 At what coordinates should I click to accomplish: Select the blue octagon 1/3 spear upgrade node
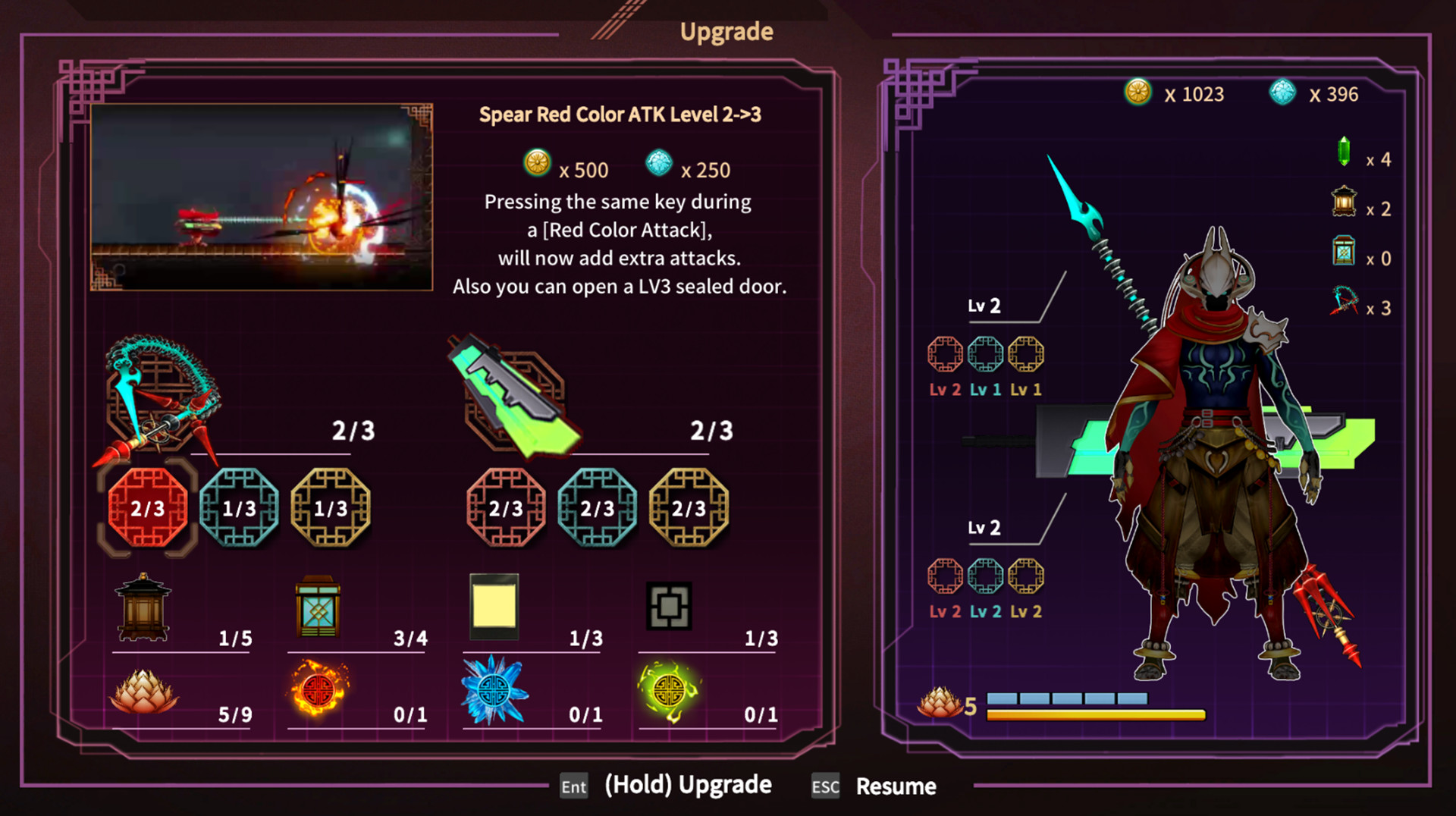pyautogui.click(x=241, y=509)
